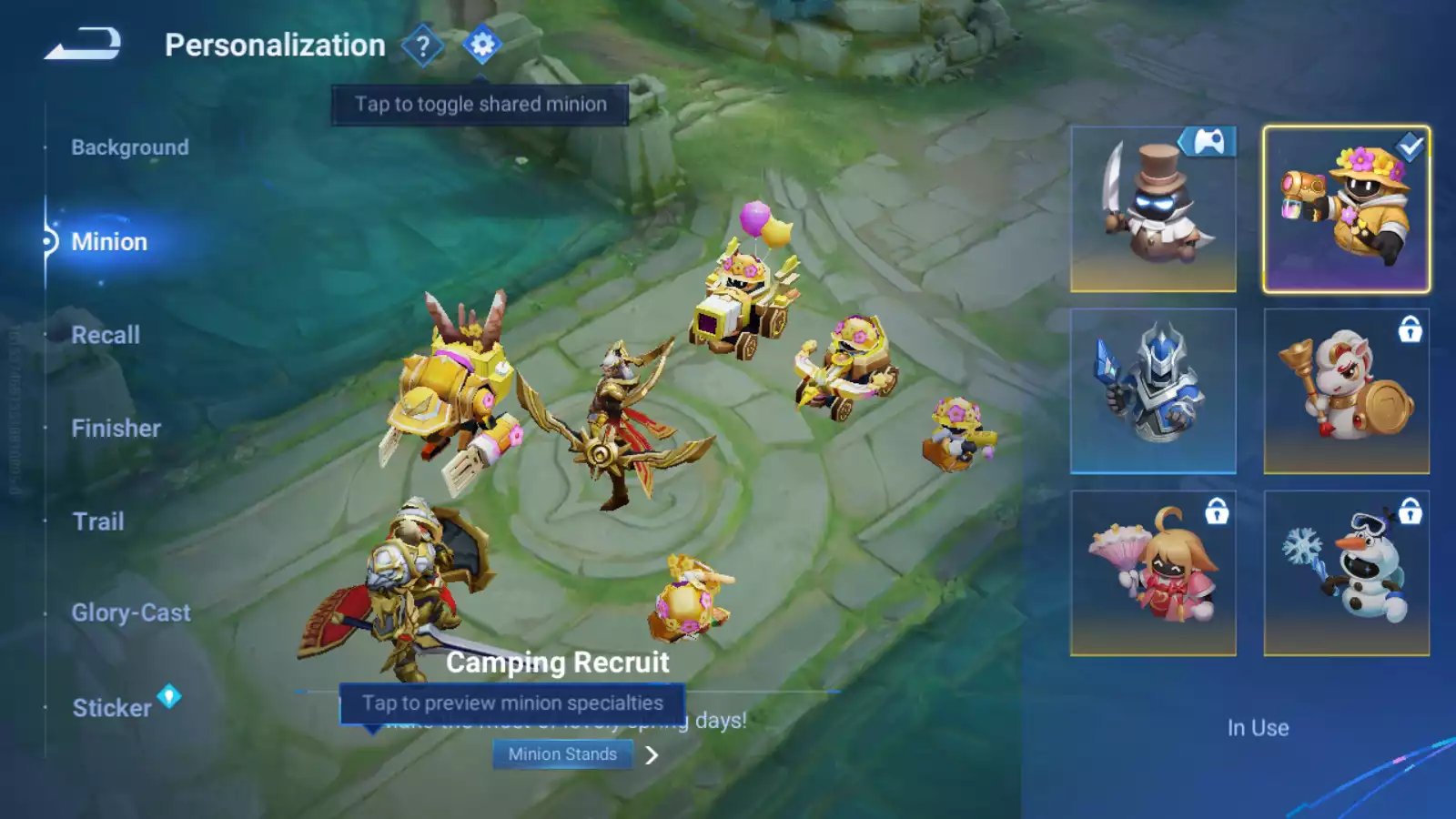Switch to the Finisher tab
This screenshot has width=1456, height=819.
point(116,429)
